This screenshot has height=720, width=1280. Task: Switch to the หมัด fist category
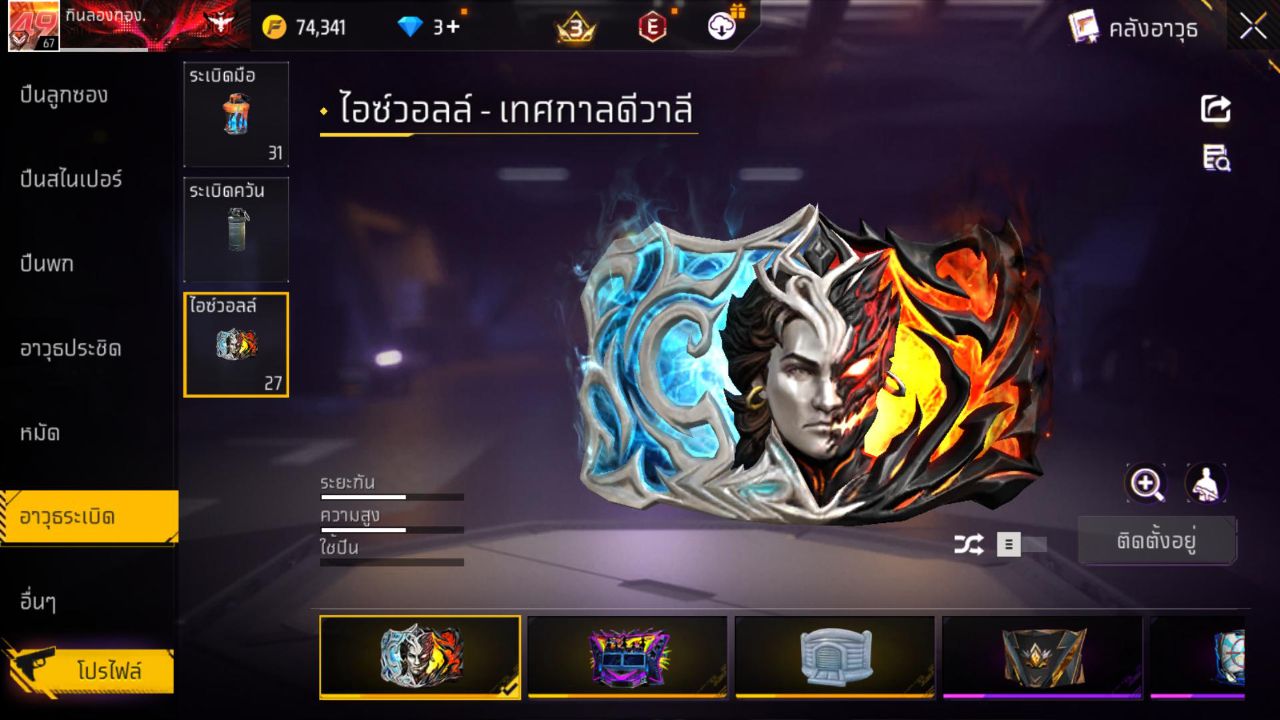pyautogui.click(x=40, y=433)
